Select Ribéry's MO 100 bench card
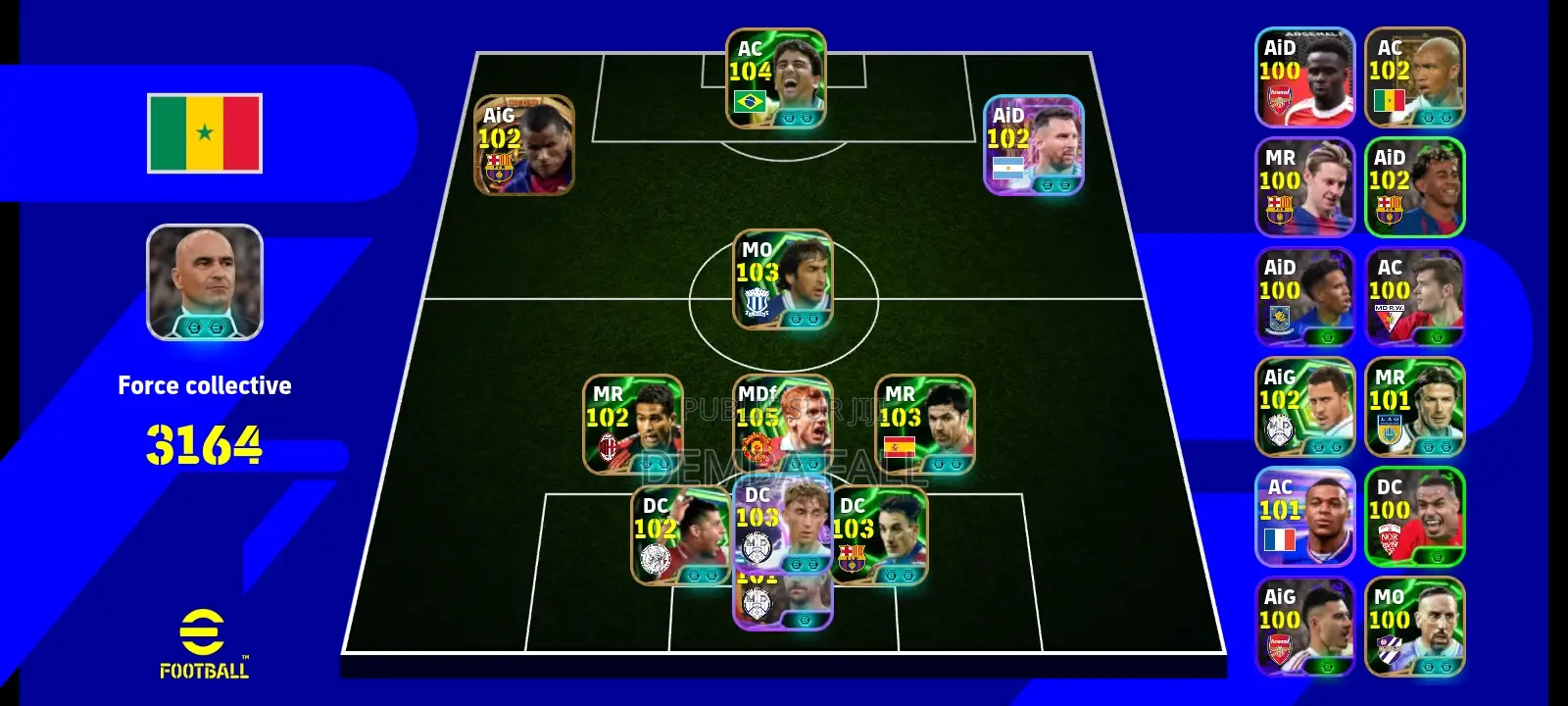 pos(1414,628)
